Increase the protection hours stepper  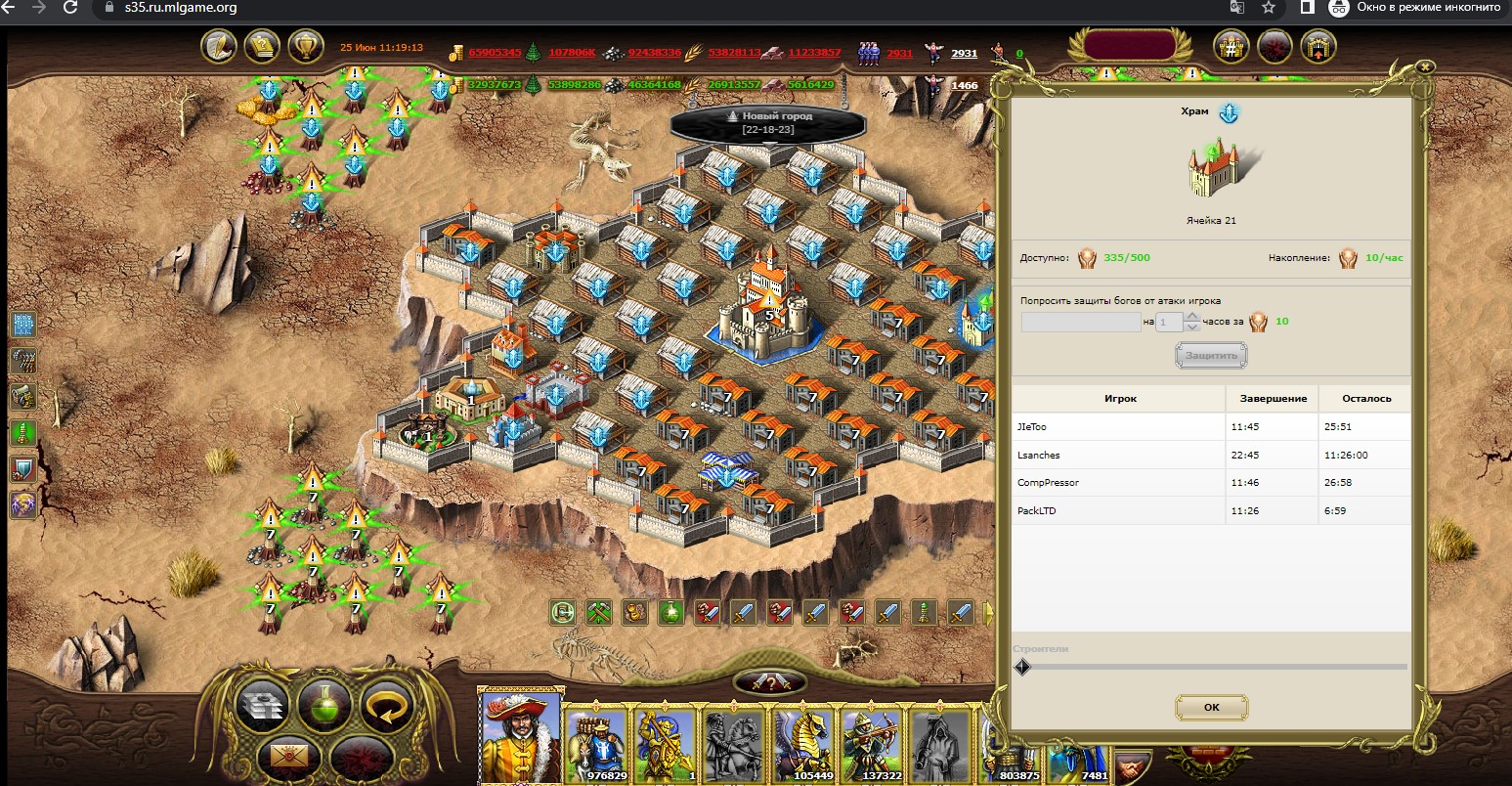(1191, 317)
